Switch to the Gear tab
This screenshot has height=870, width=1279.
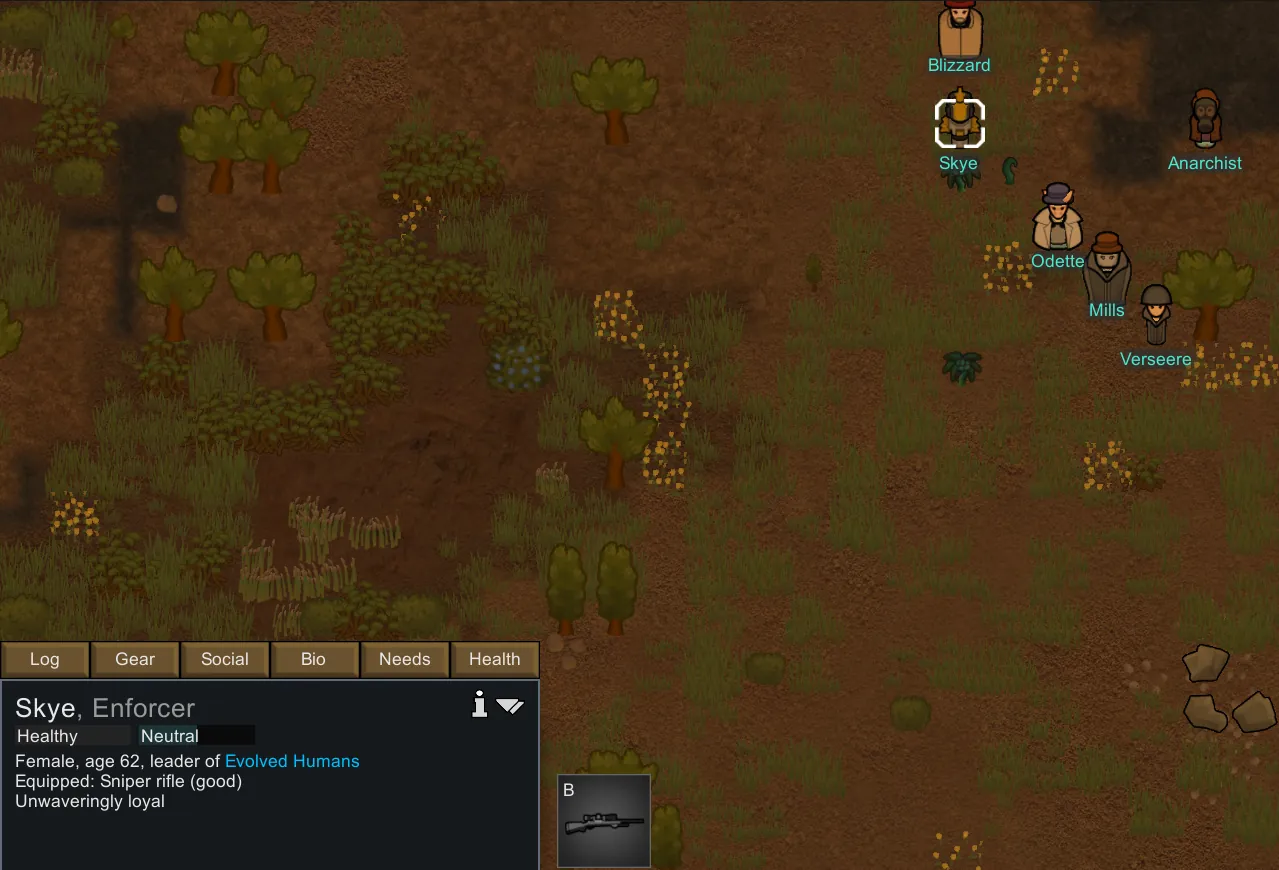(x=135, y=660)
